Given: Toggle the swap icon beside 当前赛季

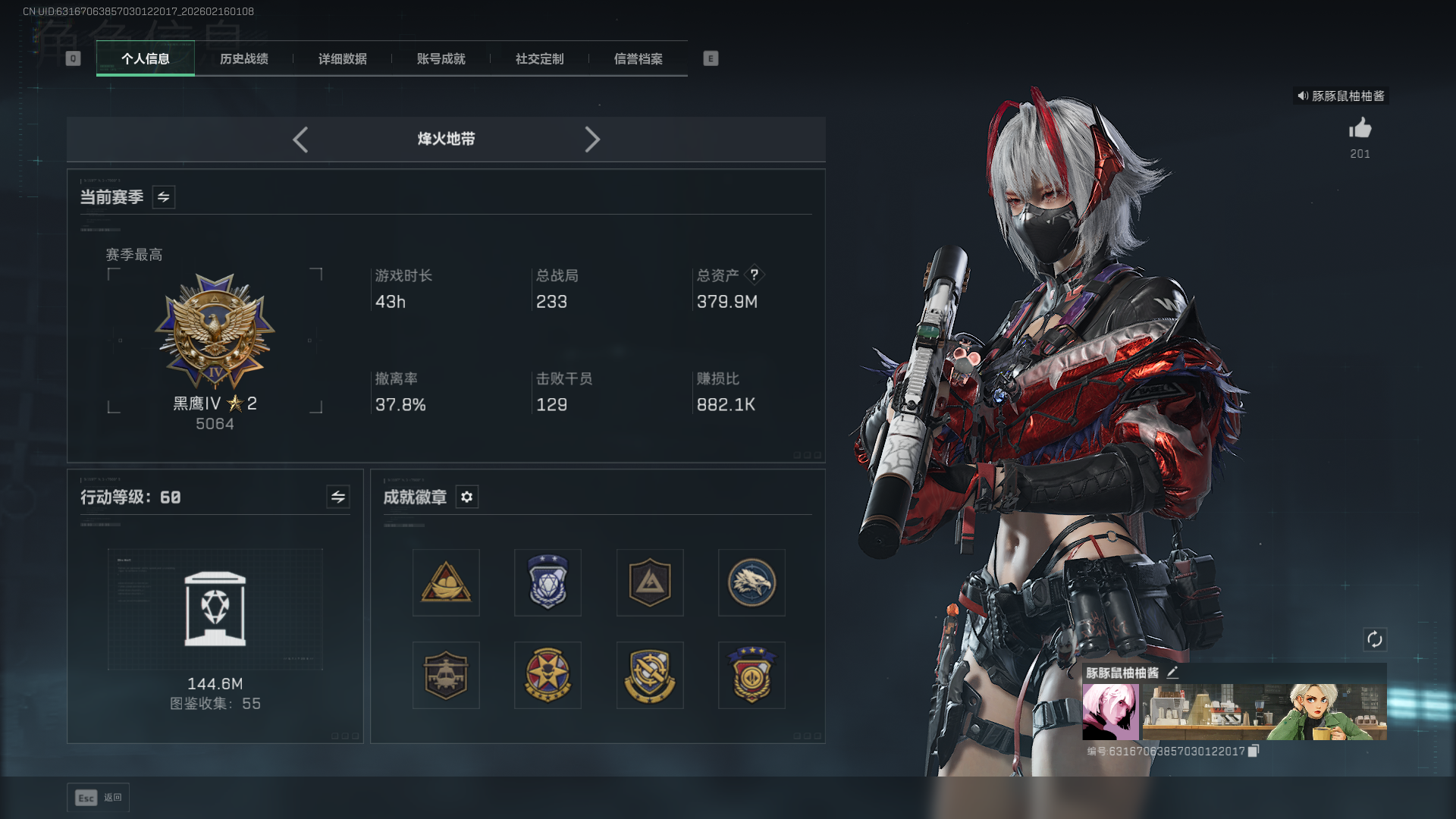Looking at the screenshot, I should coord(163,196).
